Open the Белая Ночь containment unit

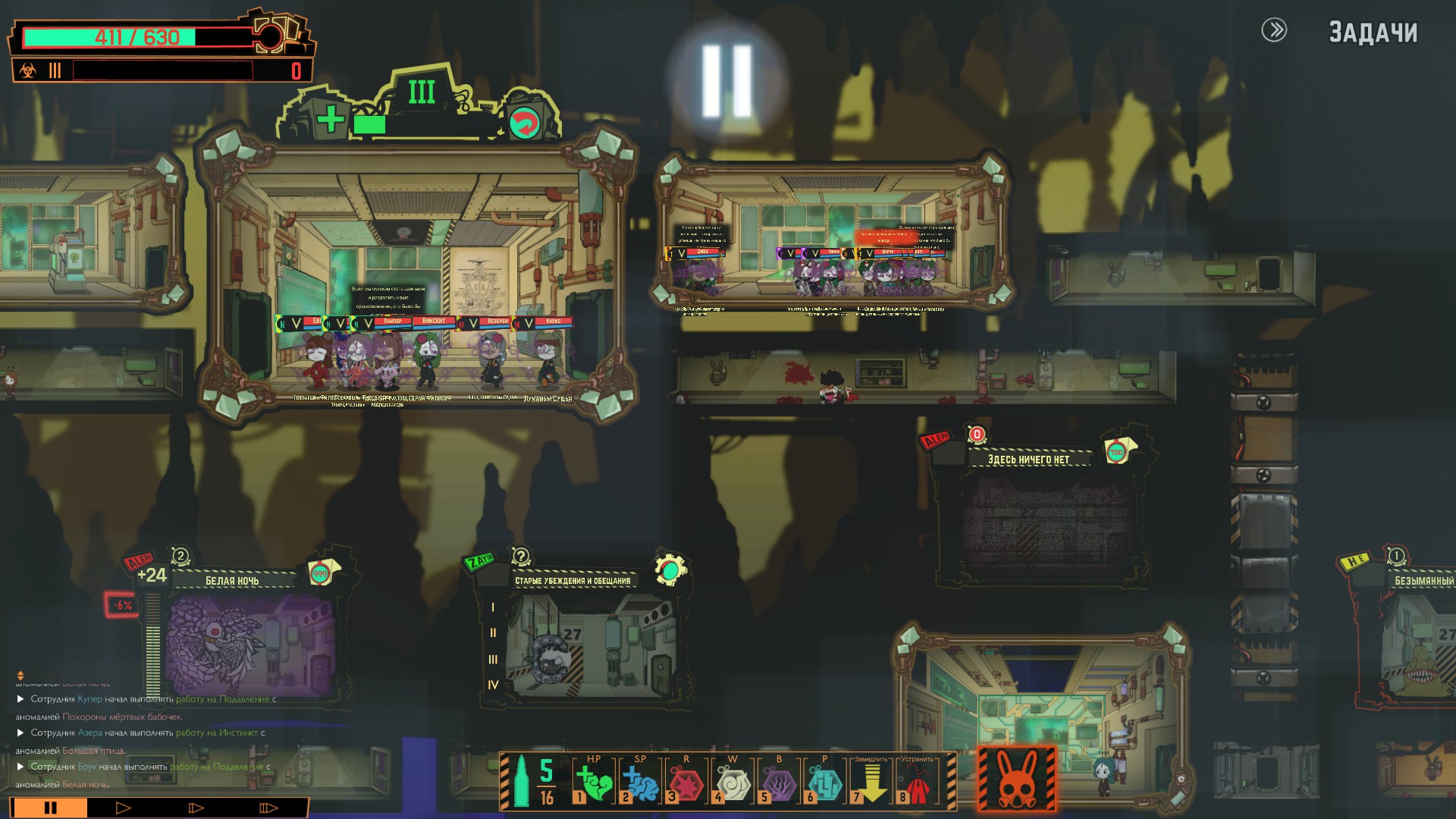coord(249,643)
